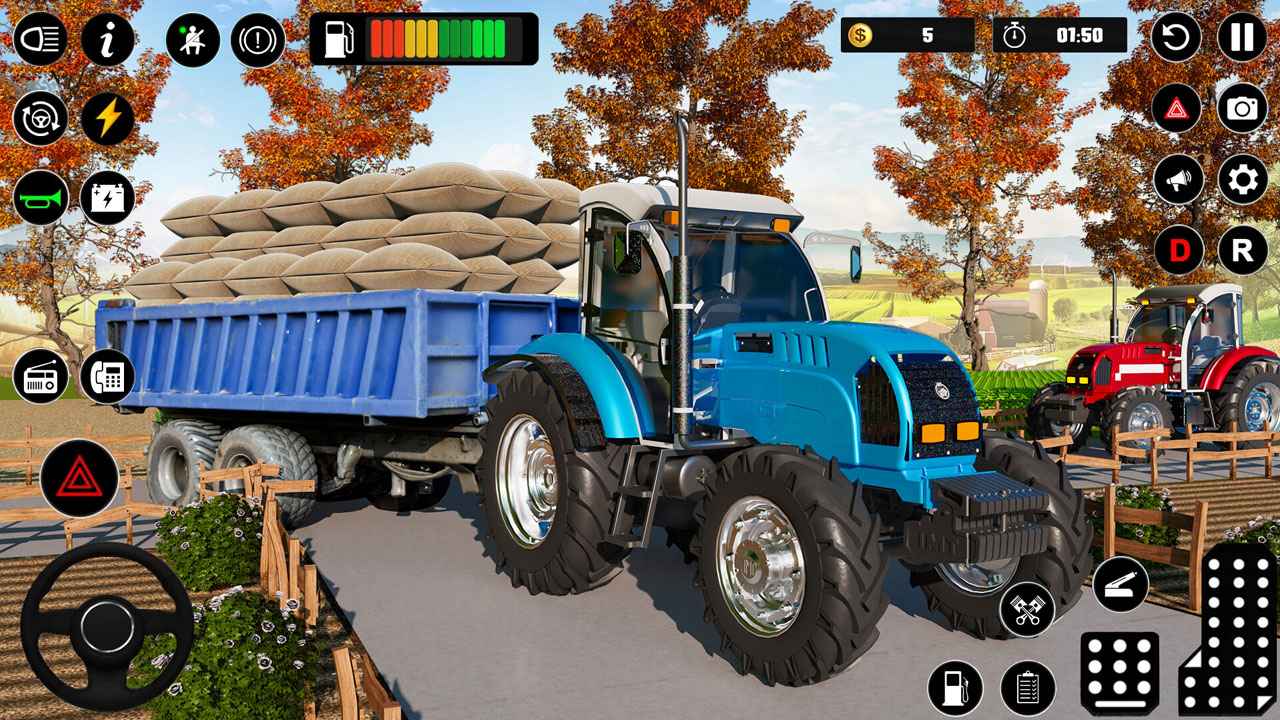Viewport: 1280px width, 720px height.
Task: Fasten the seatbelt
Action: [x=194, y=39]
